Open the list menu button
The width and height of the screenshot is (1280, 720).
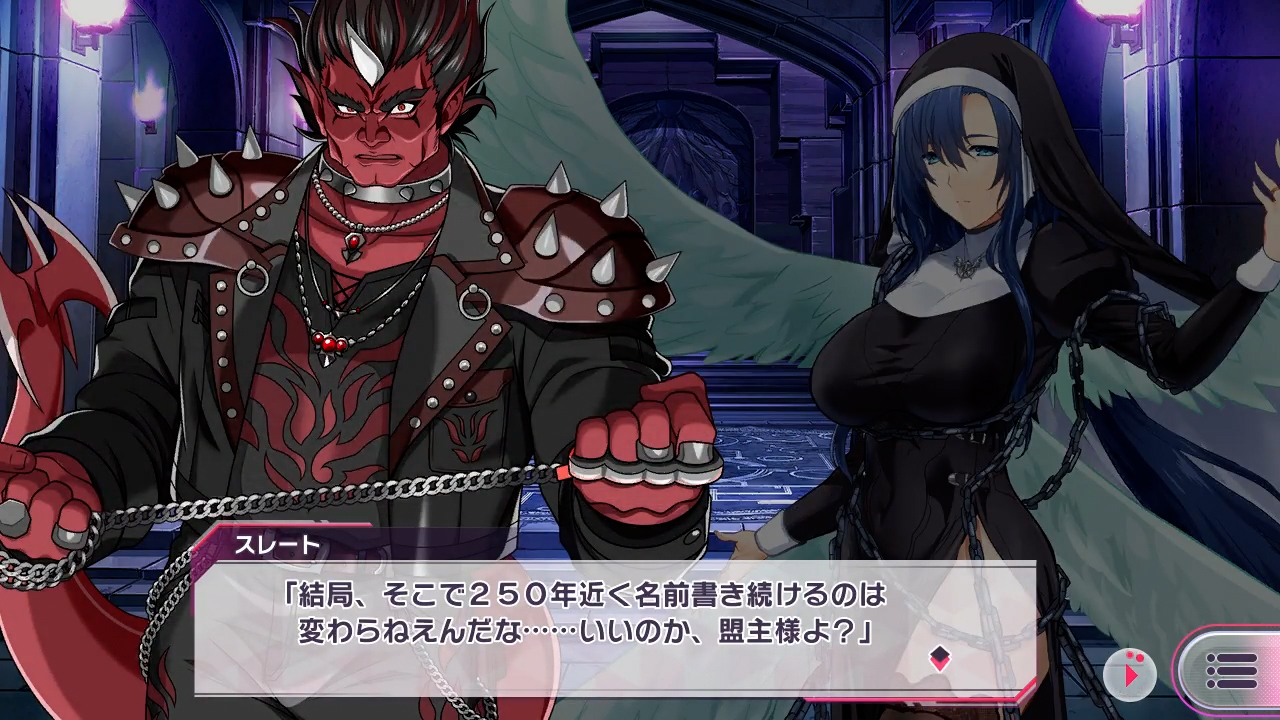(x=1230, y=671)
